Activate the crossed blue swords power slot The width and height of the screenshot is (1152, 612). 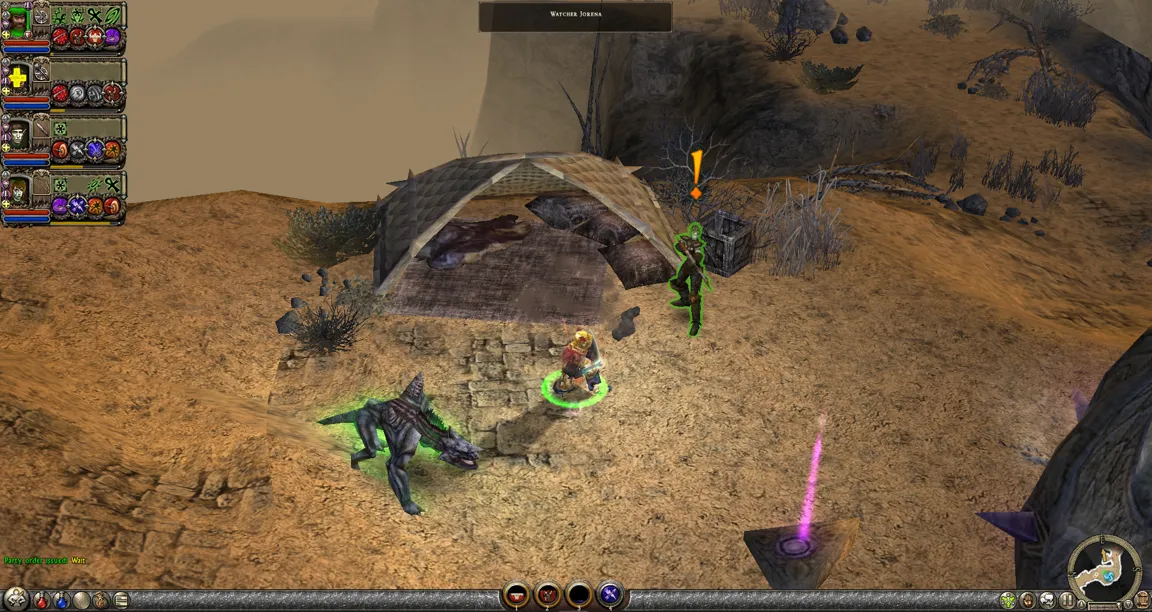point(610,596)
